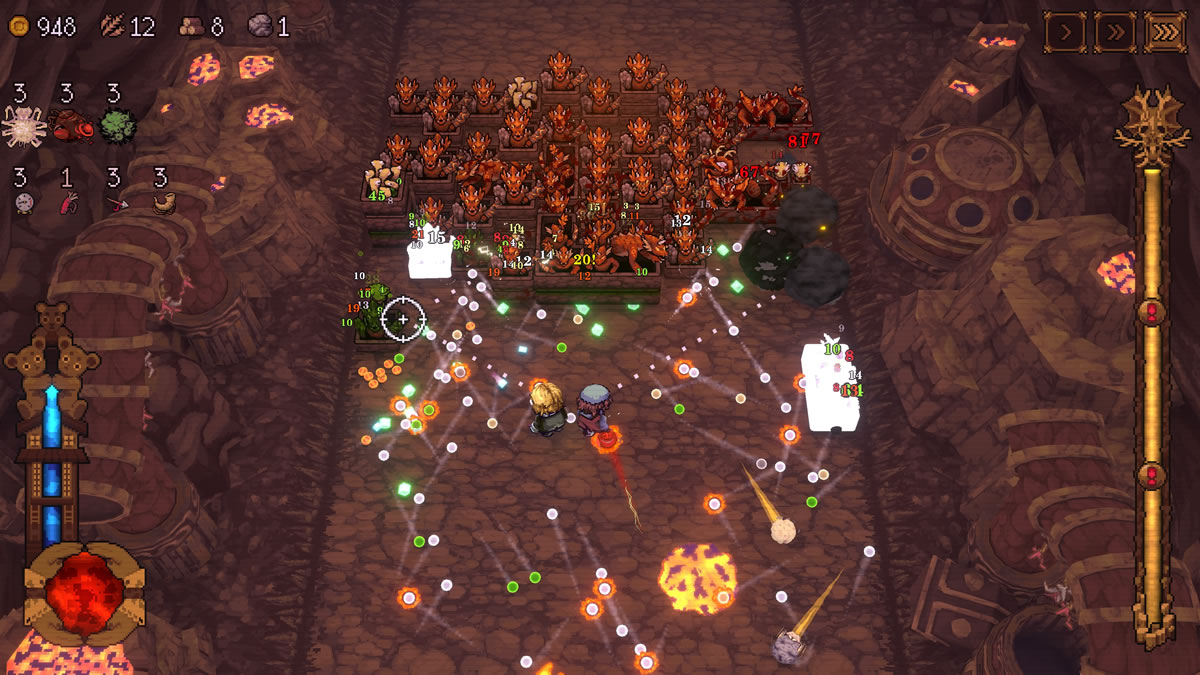Set game speed to normal single arrow
This screenshot has width=1200, height=675.
coord(1066,32)
